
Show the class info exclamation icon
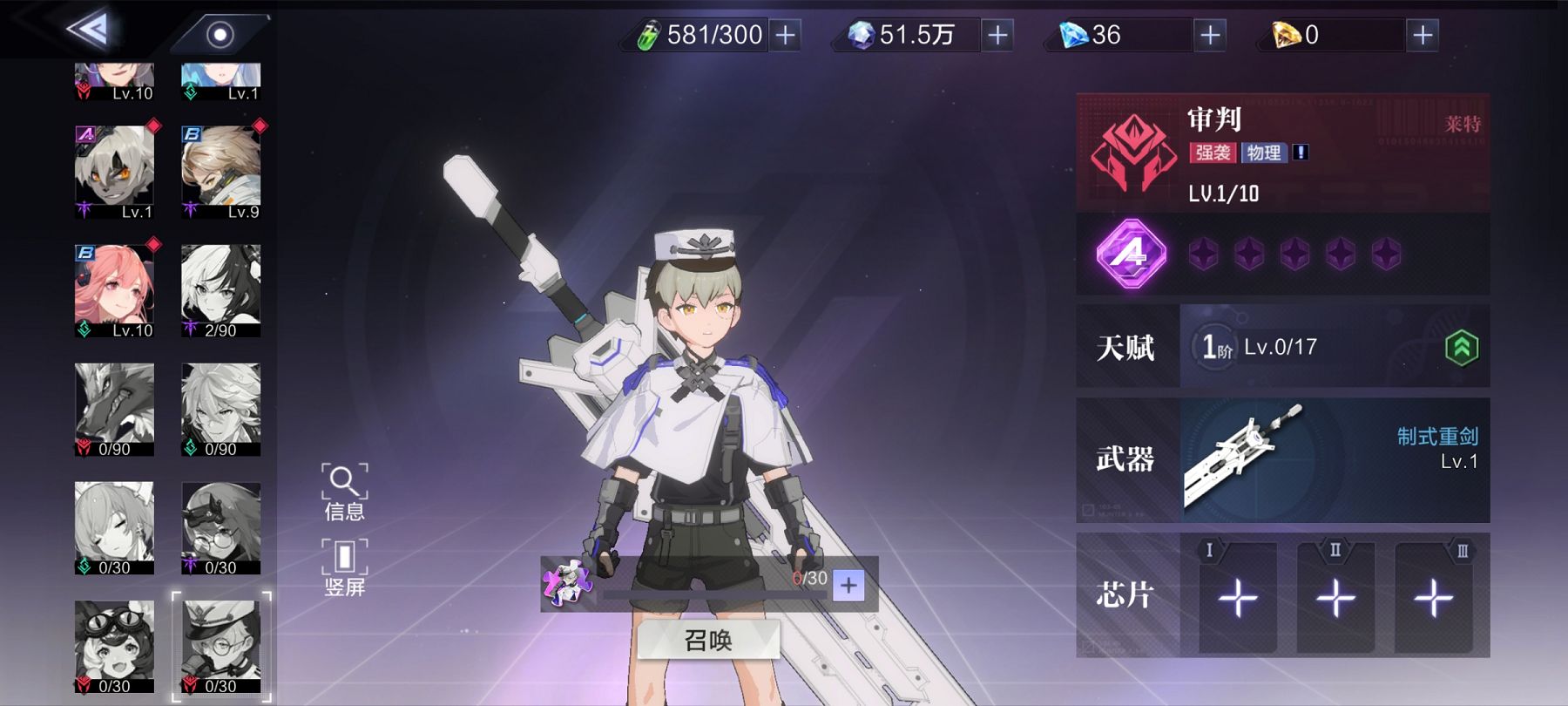click(x=1301, y=153)
